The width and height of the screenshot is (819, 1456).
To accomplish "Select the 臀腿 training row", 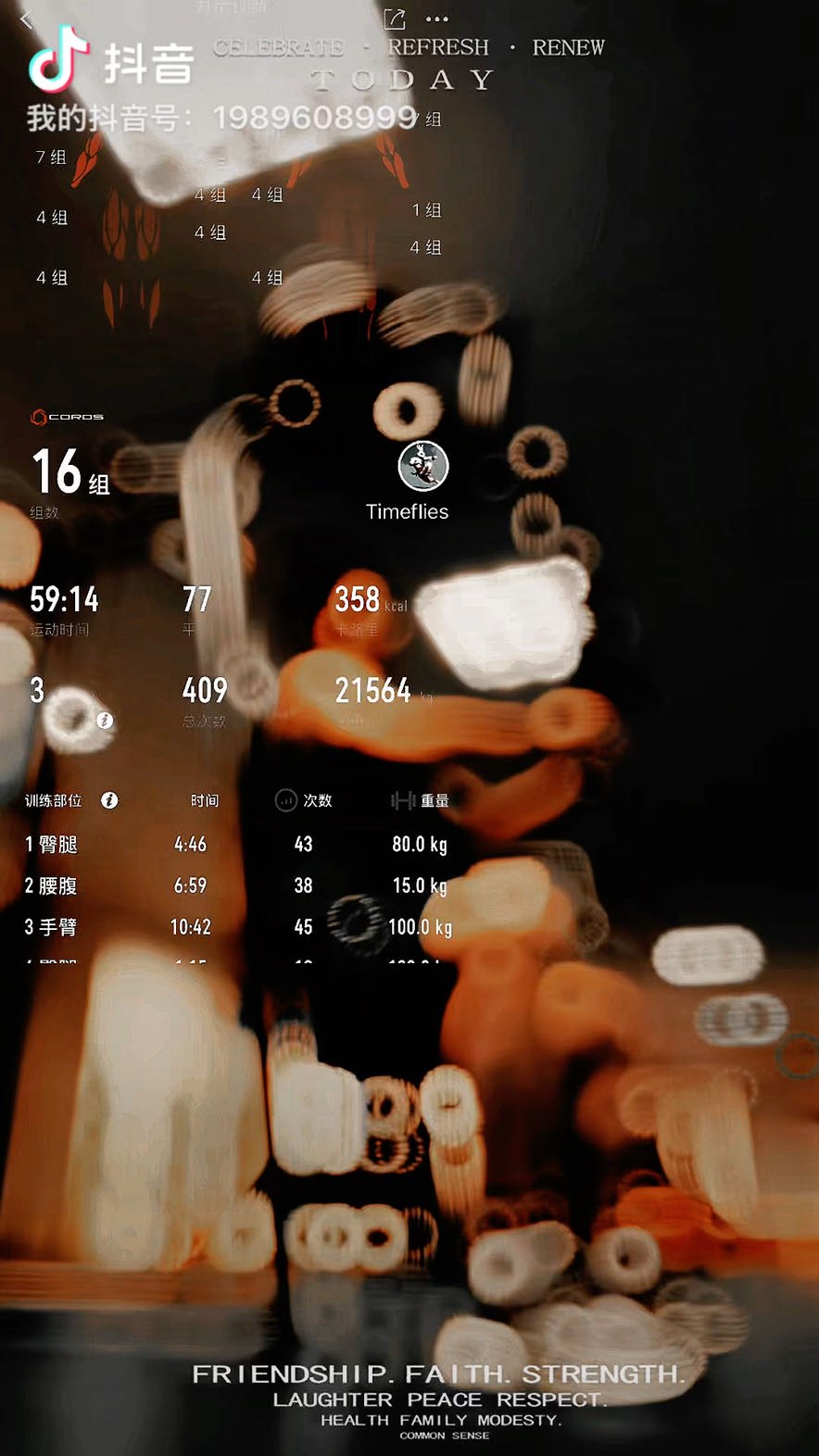I will (x=236, y=845).
